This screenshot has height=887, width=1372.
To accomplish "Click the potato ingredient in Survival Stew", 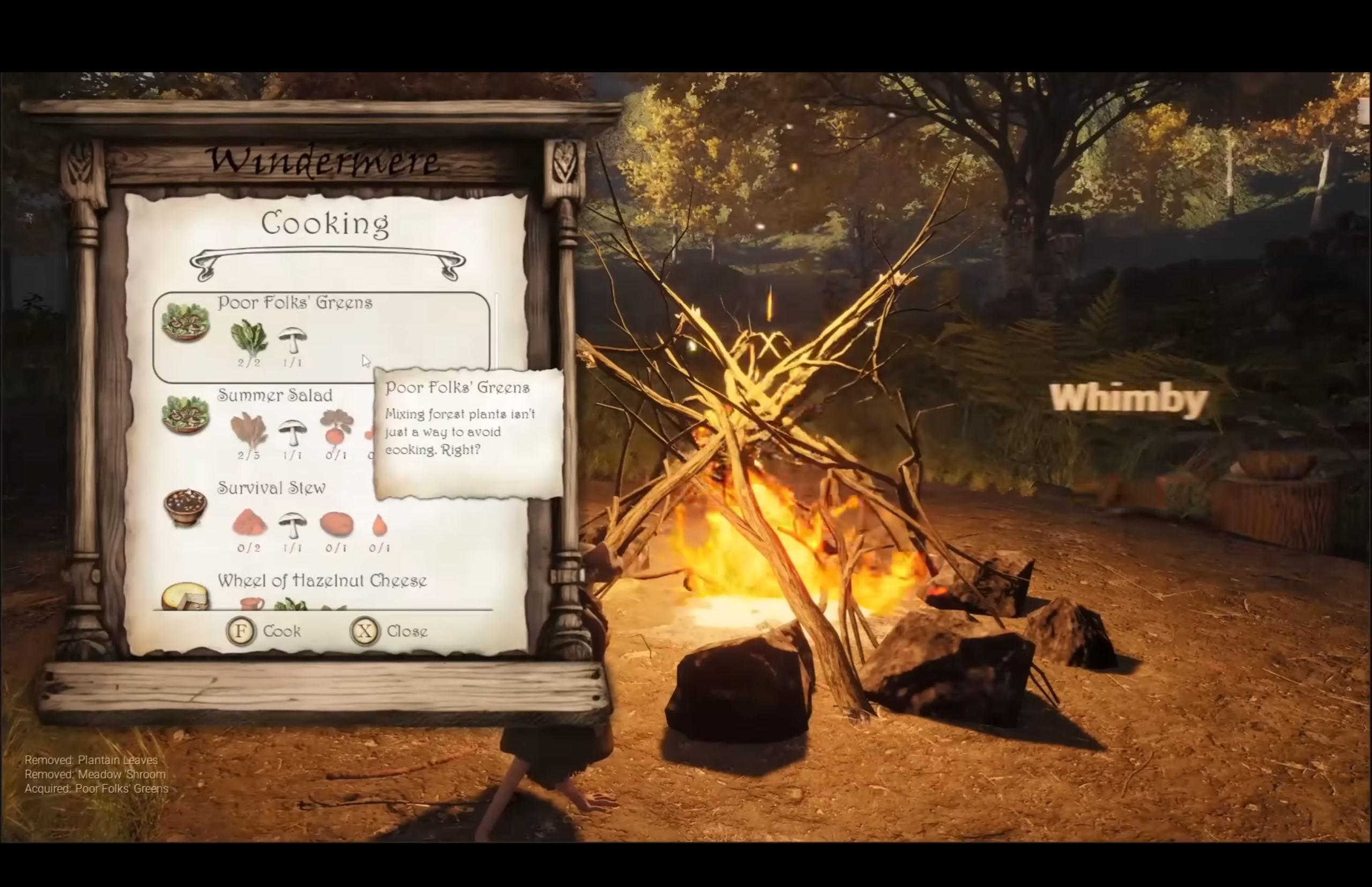I will [x=337, y=524].
